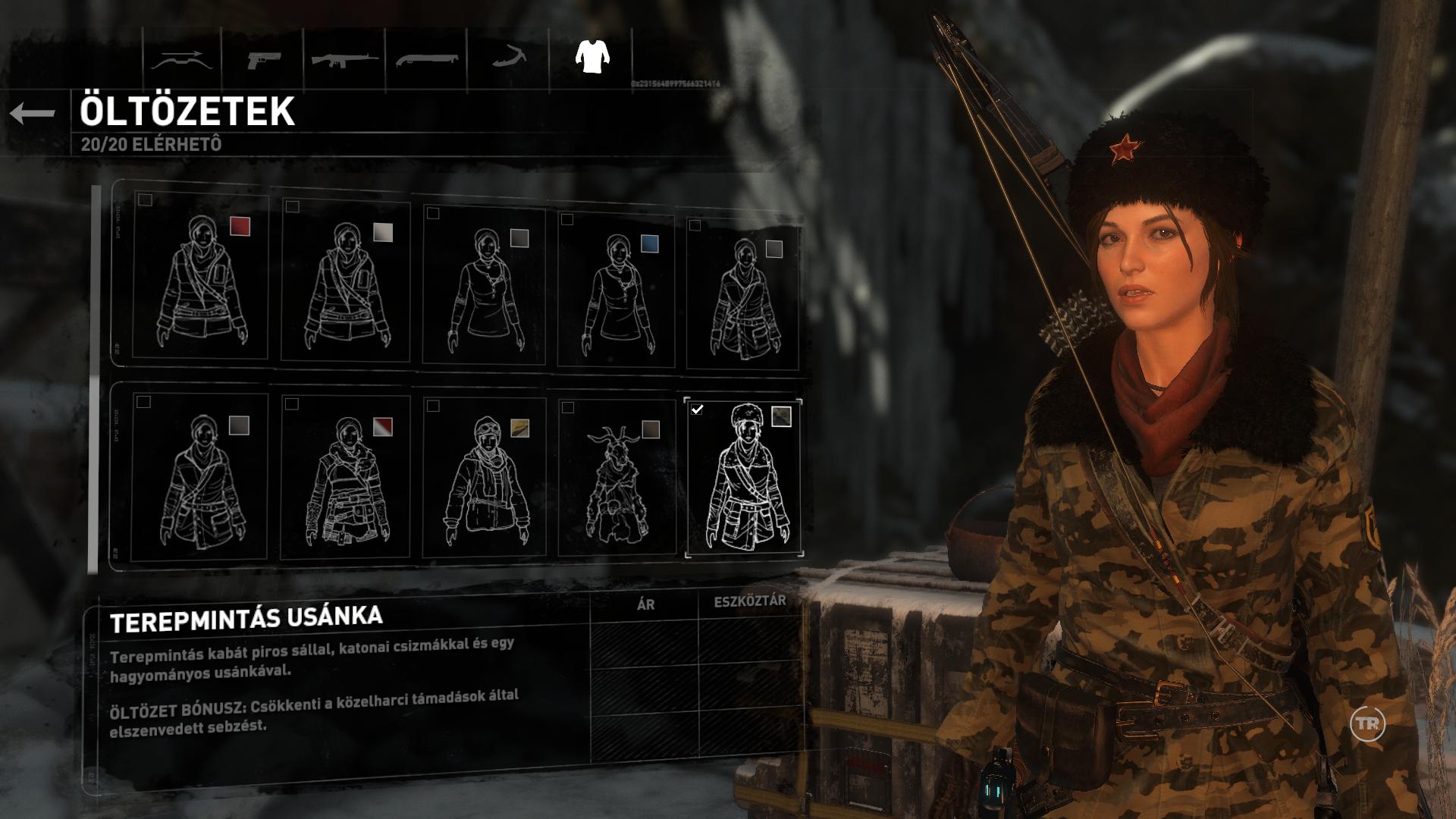Screen dimensions: 1456x819
Task: Choose the aviator goggles outfit
Action: pyautogui.click(x=484, y=479)
